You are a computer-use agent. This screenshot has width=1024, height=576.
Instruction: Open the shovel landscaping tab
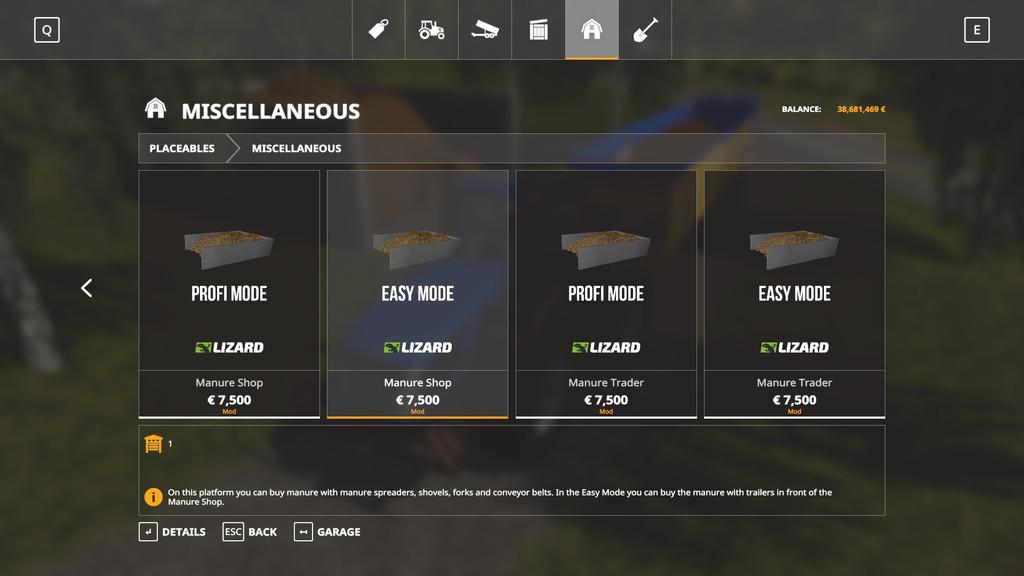pos(645,30)
